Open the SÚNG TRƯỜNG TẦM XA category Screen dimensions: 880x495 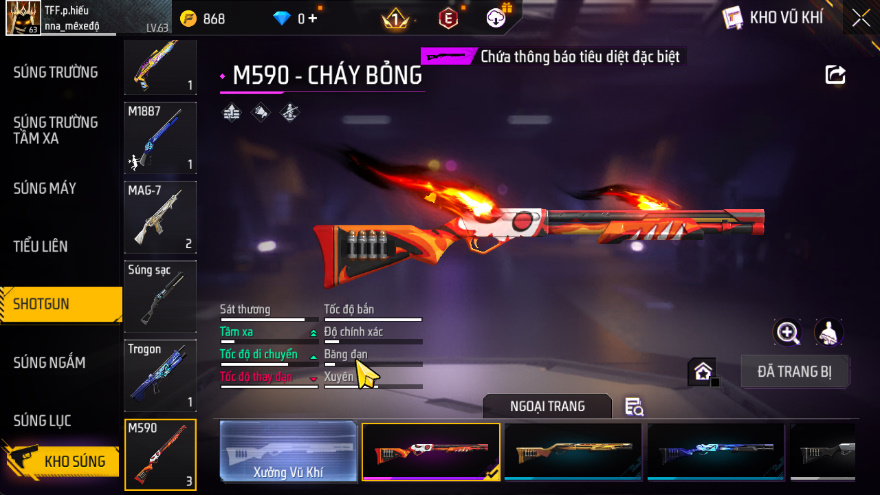[56, 130]
